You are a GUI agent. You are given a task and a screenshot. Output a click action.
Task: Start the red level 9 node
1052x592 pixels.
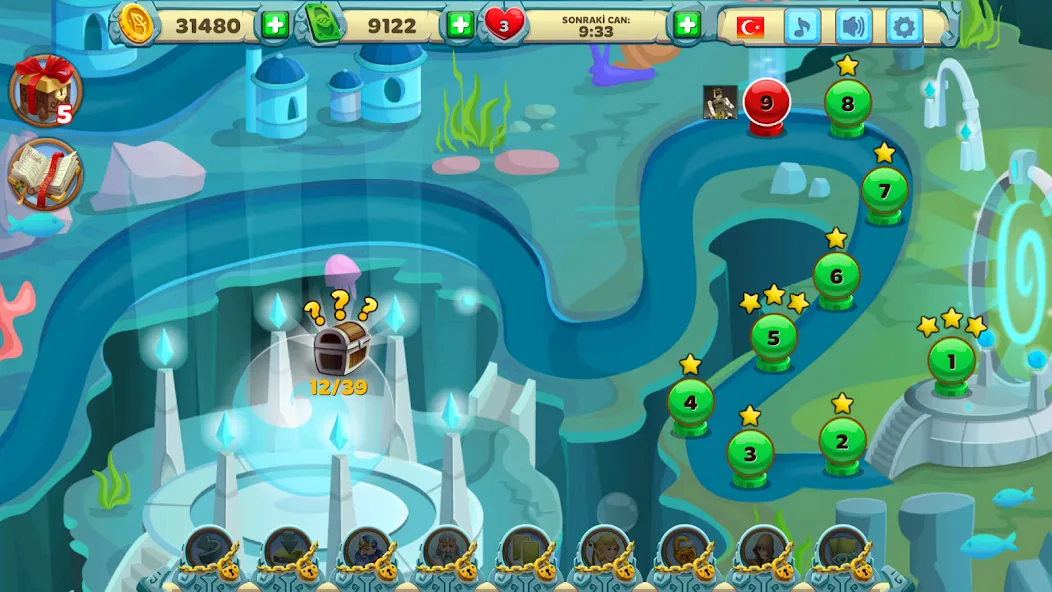click(x=767, y=103)
